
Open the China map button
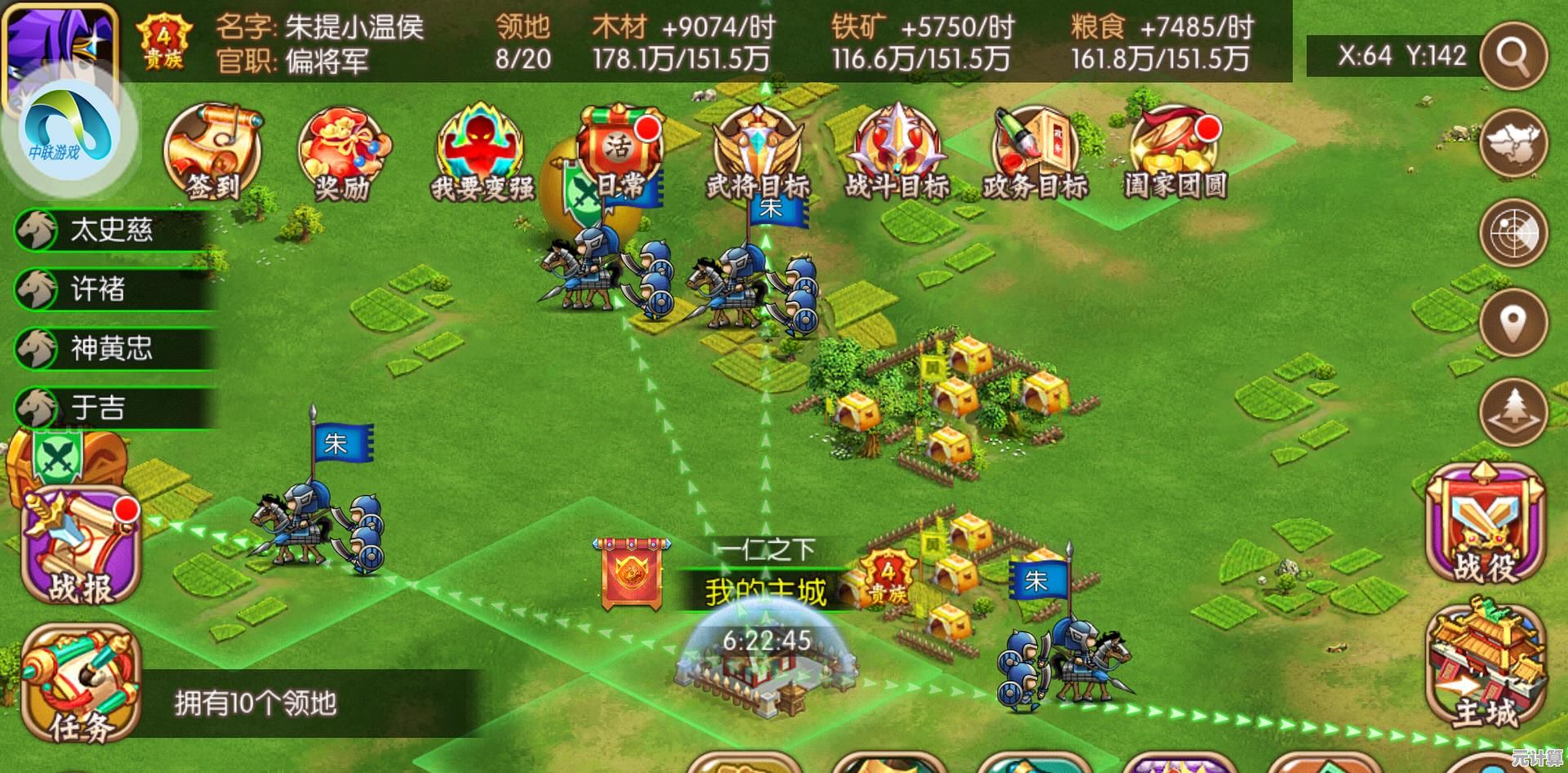tap(1513, 145)
